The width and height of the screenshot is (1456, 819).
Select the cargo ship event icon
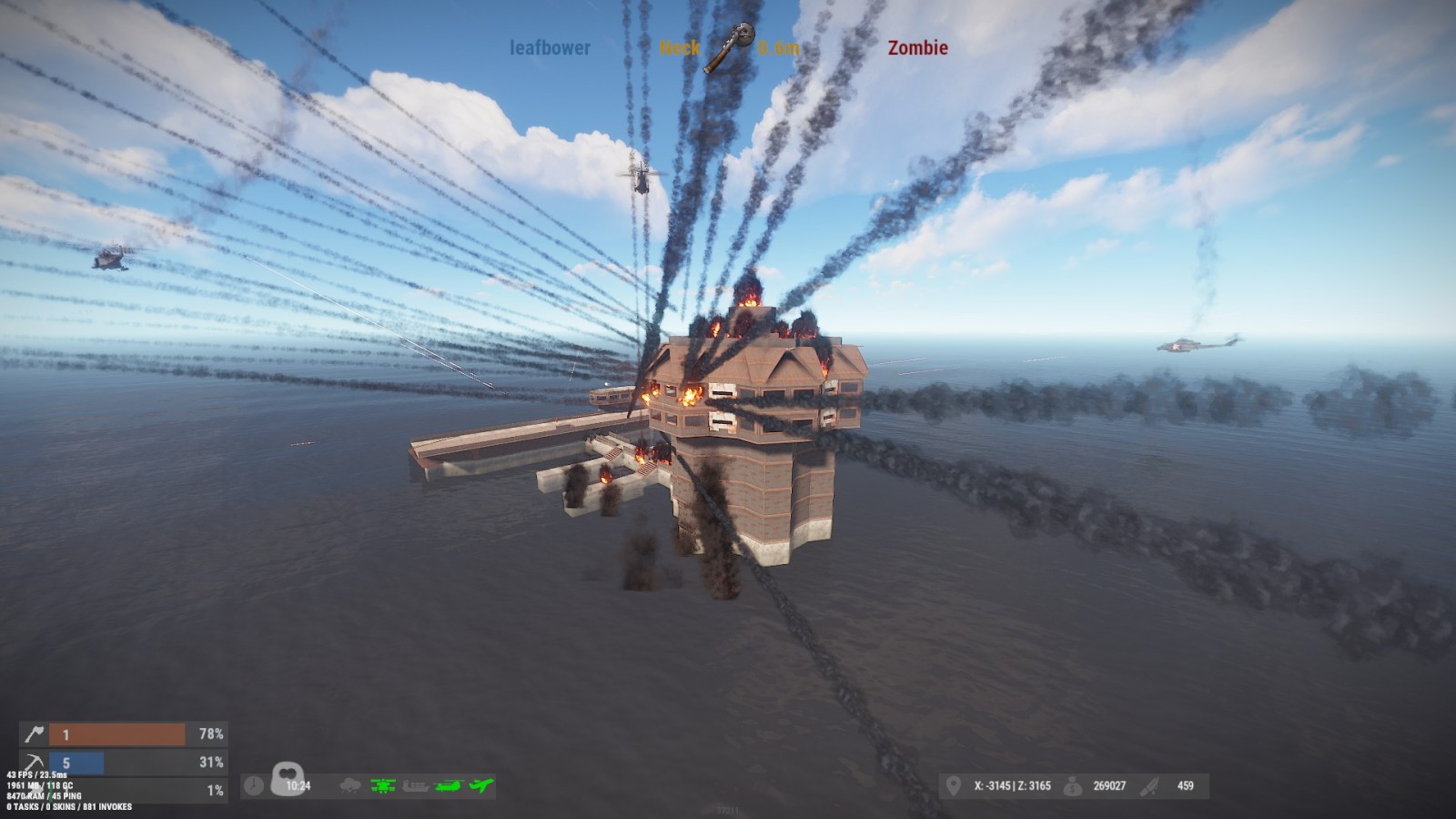416,785
